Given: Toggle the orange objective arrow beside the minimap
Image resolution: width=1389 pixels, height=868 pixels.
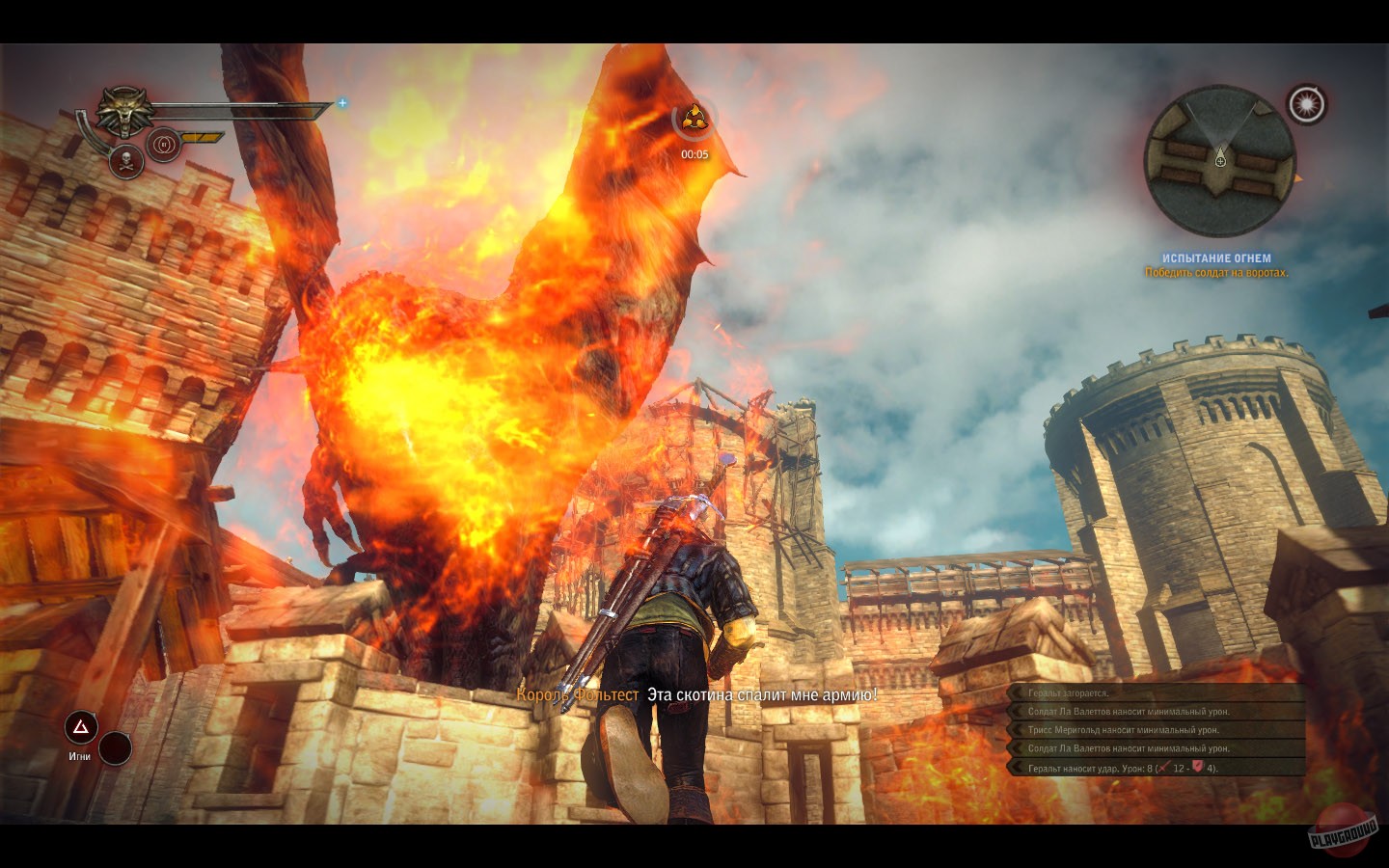Looking at the screenshot, I should (1298, 178).
